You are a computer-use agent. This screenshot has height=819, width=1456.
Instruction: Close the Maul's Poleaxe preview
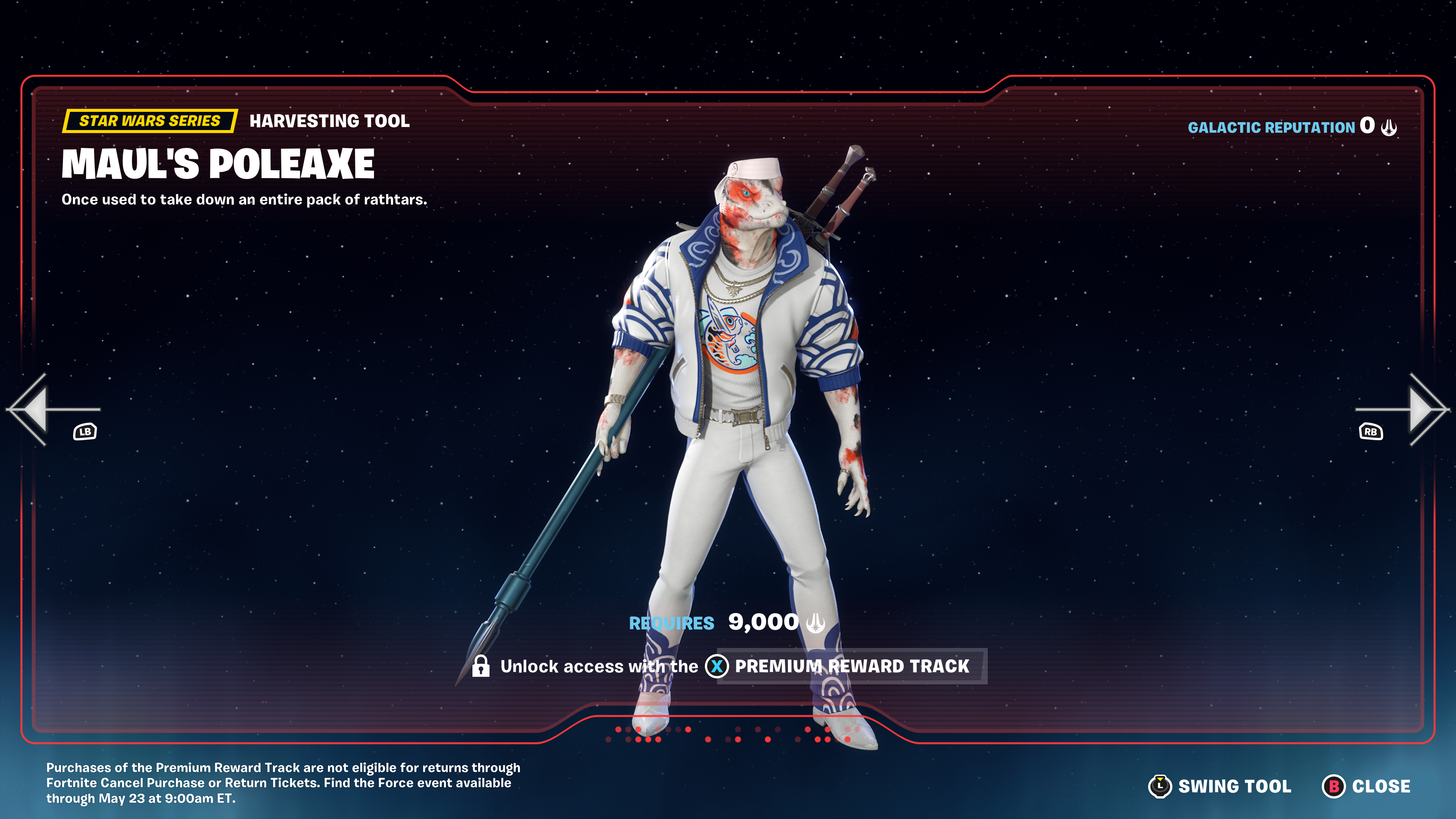pos(1367,786)
